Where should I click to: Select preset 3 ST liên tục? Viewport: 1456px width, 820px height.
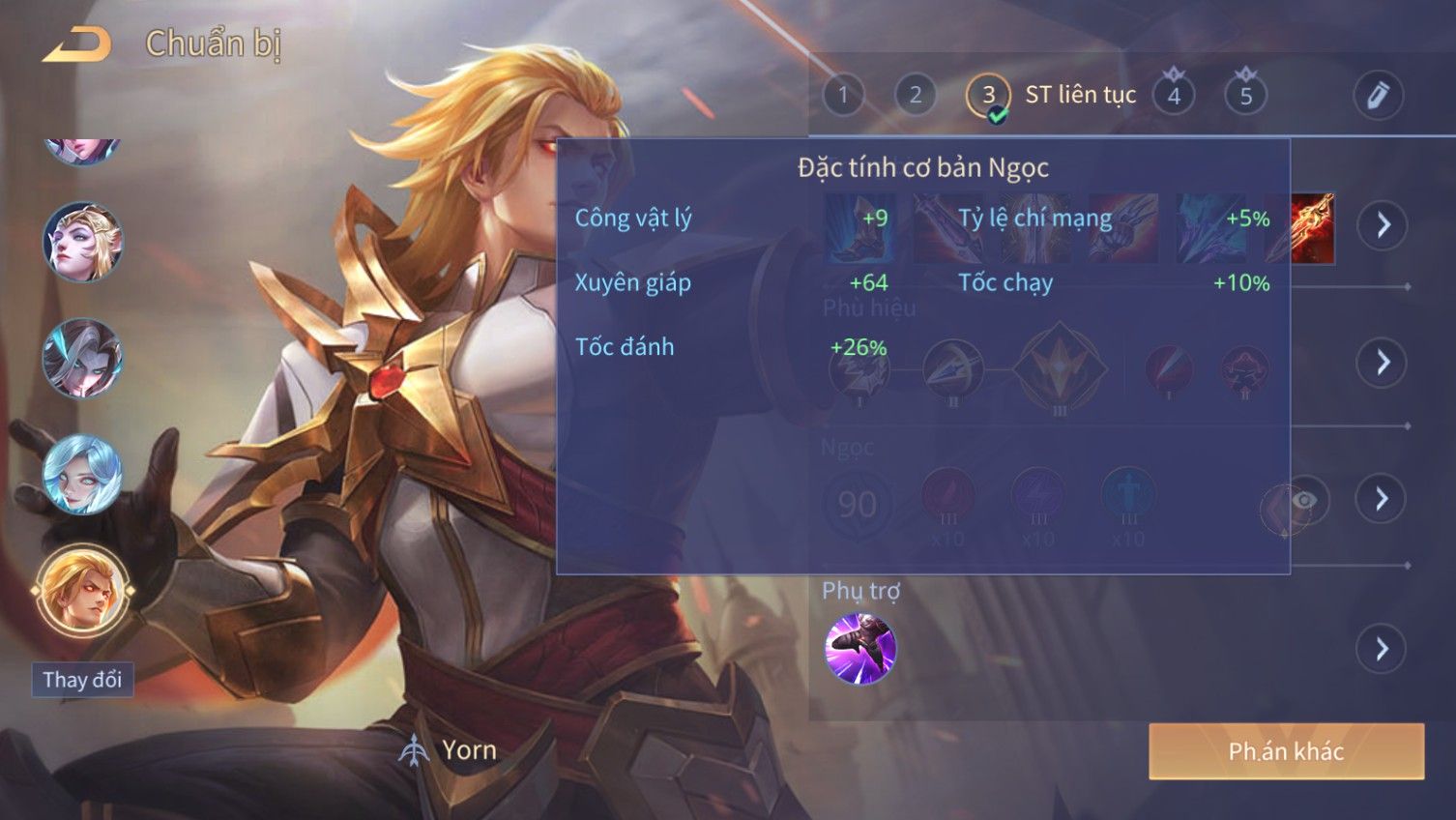[x=988, y=96]
